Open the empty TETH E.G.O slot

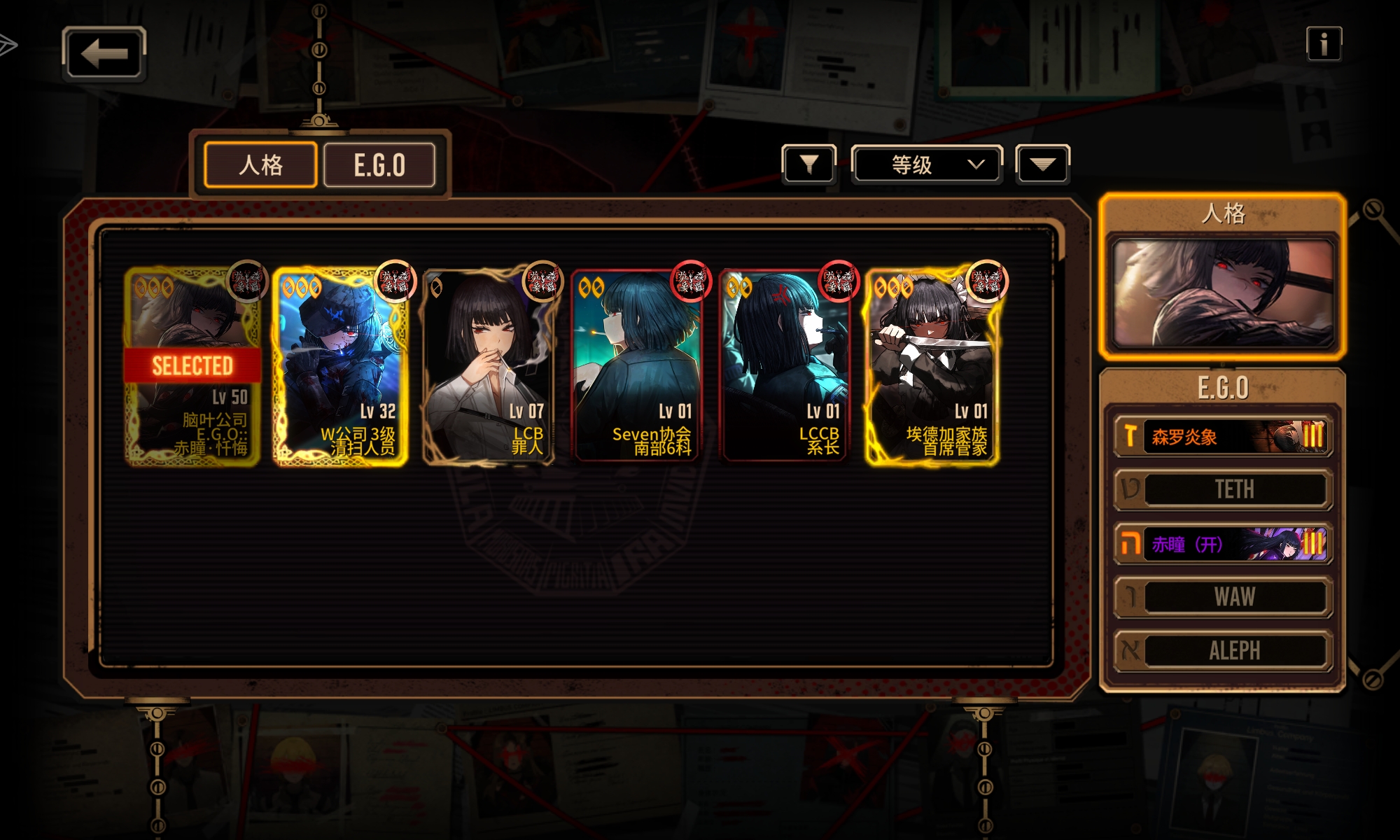pos(1223,489)
